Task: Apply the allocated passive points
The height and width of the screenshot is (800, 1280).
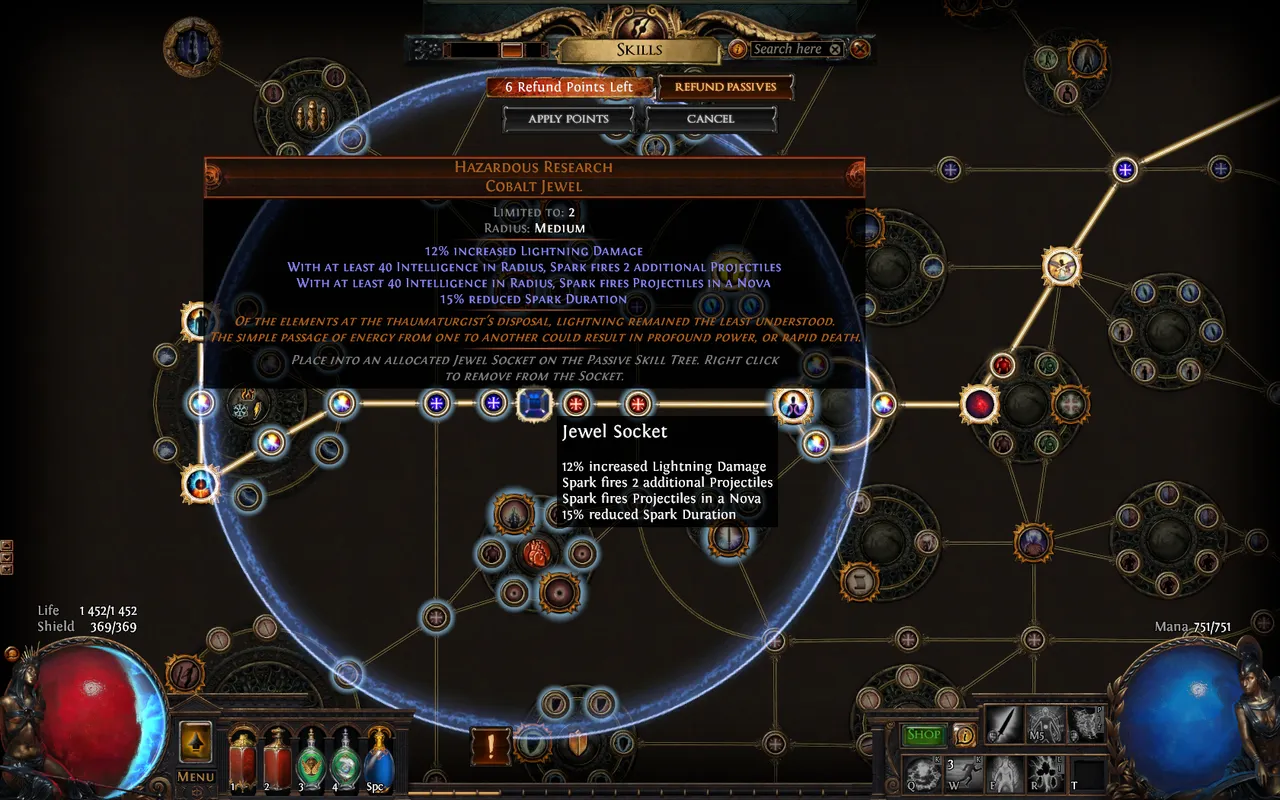Action: (568, 119)
